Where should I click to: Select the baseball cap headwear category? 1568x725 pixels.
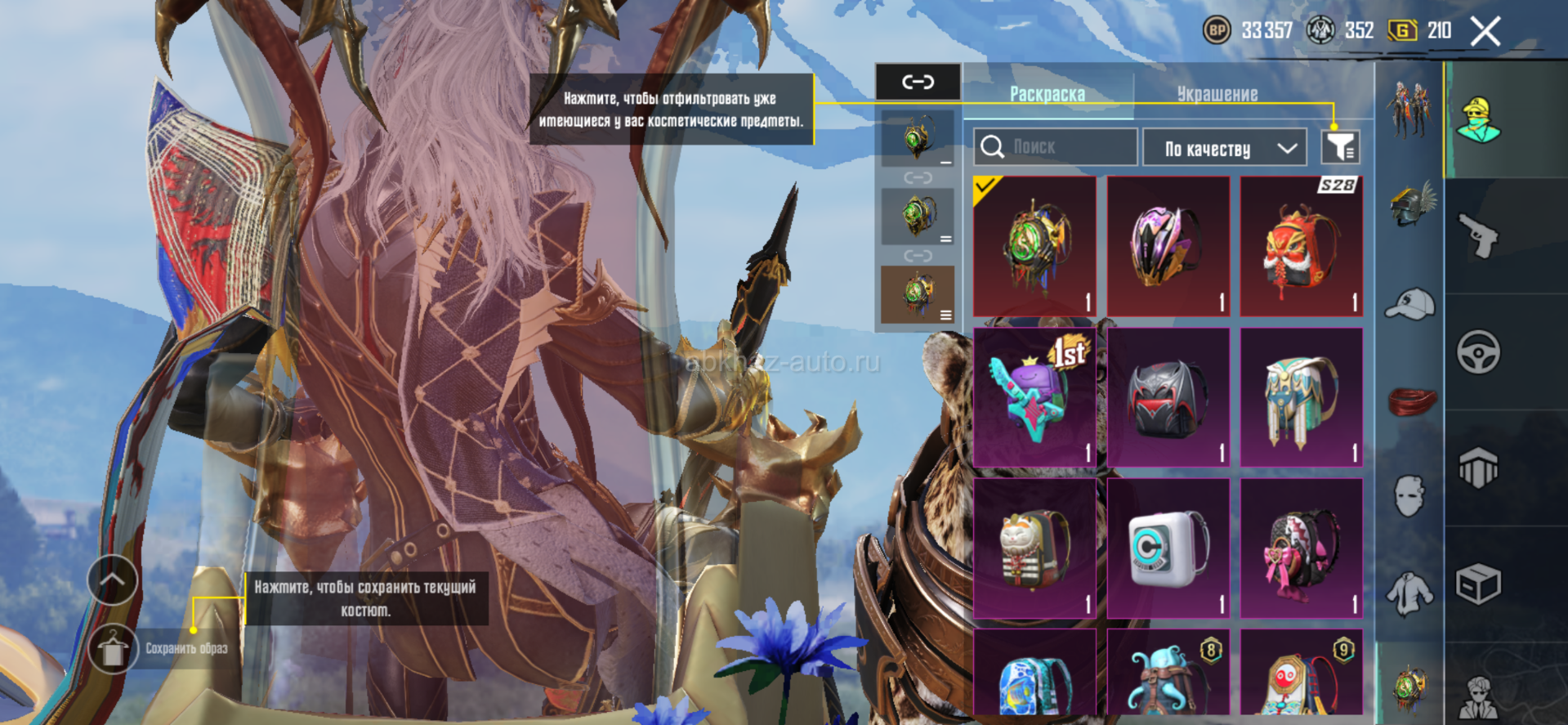1411,304
